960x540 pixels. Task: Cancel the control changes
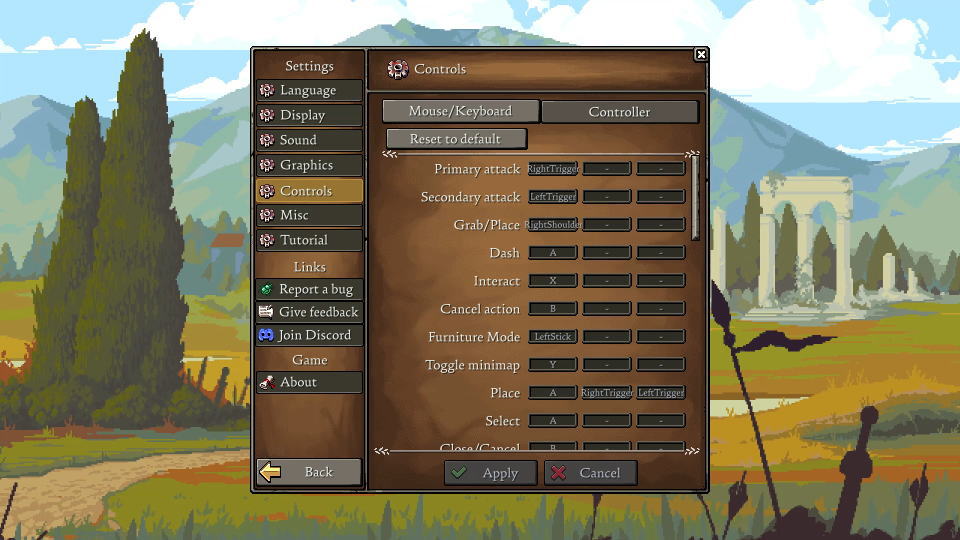tap(590, 473)
